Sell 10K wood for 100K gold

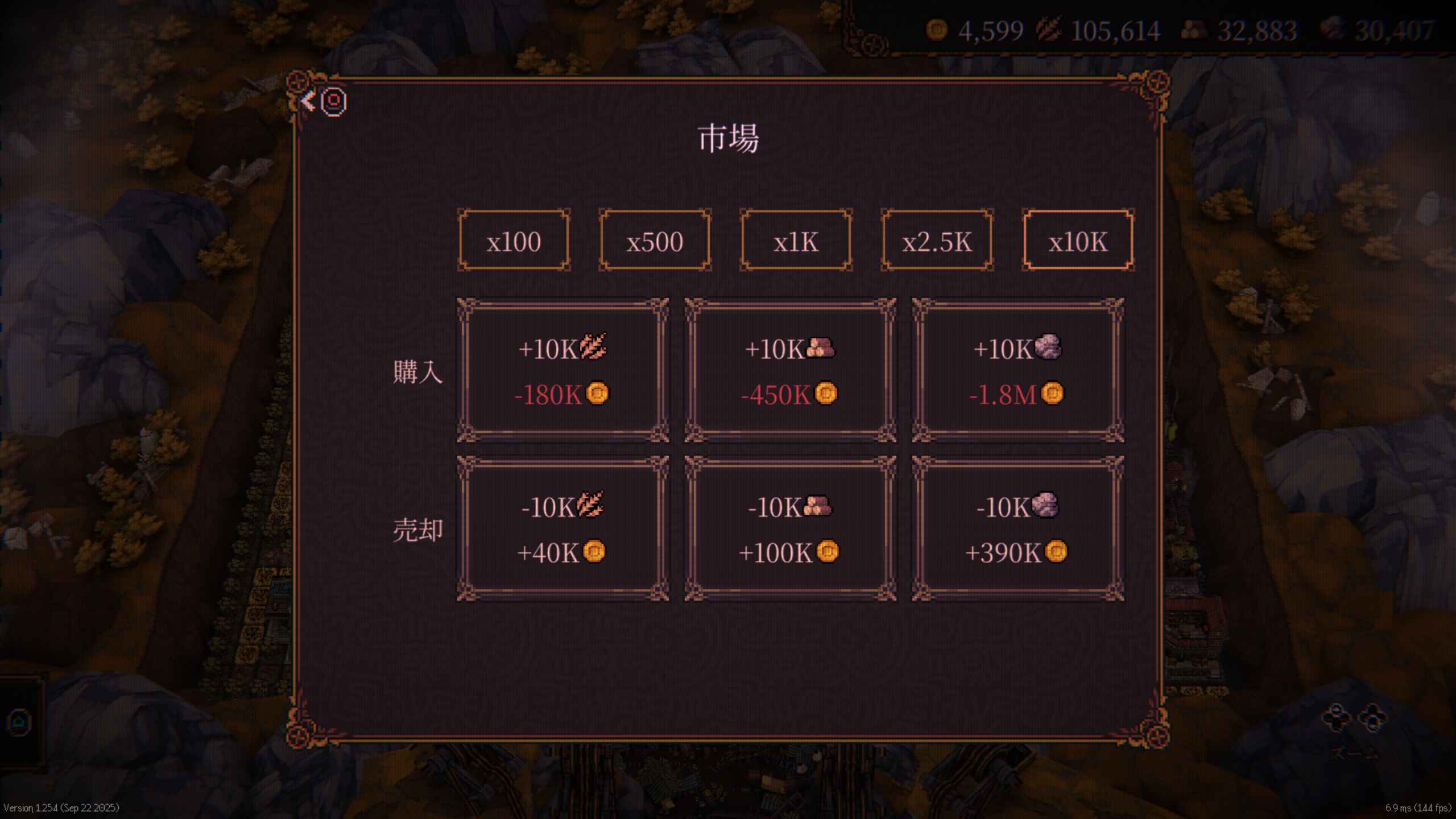coord(790,528)
